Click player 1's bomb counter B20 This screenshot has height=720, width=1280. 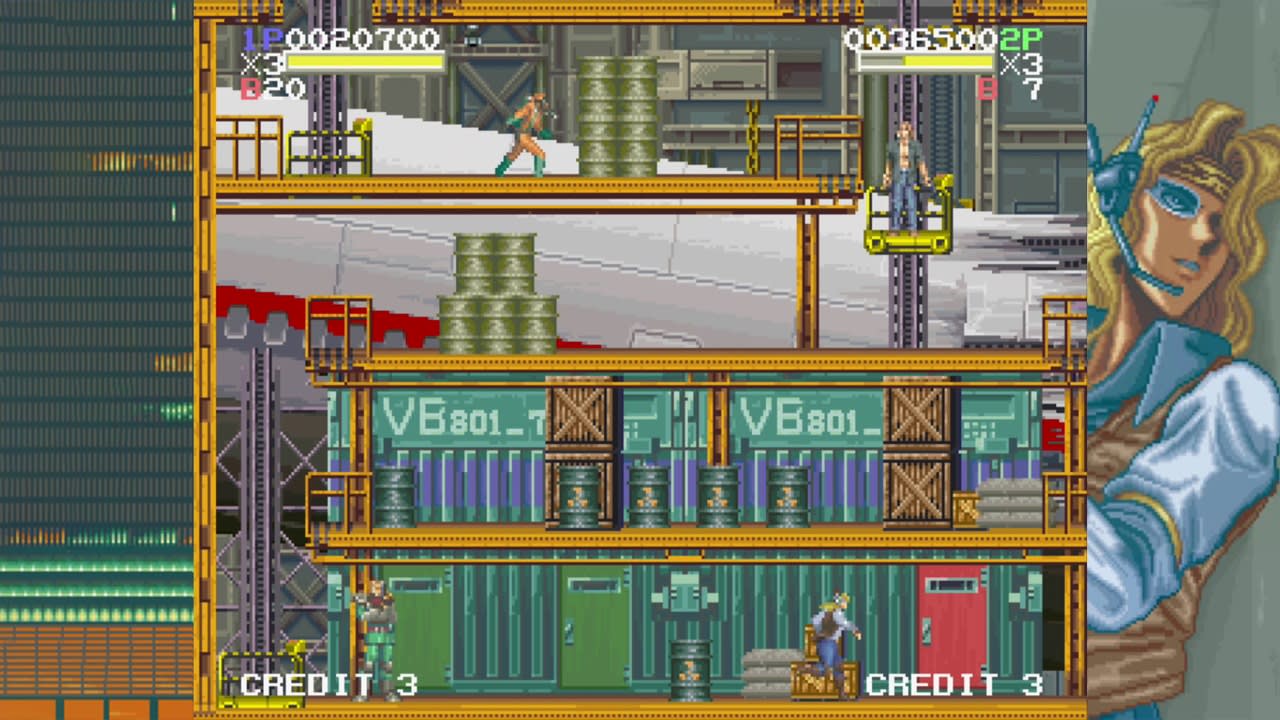pyautogui.click(x=264, y=88)
